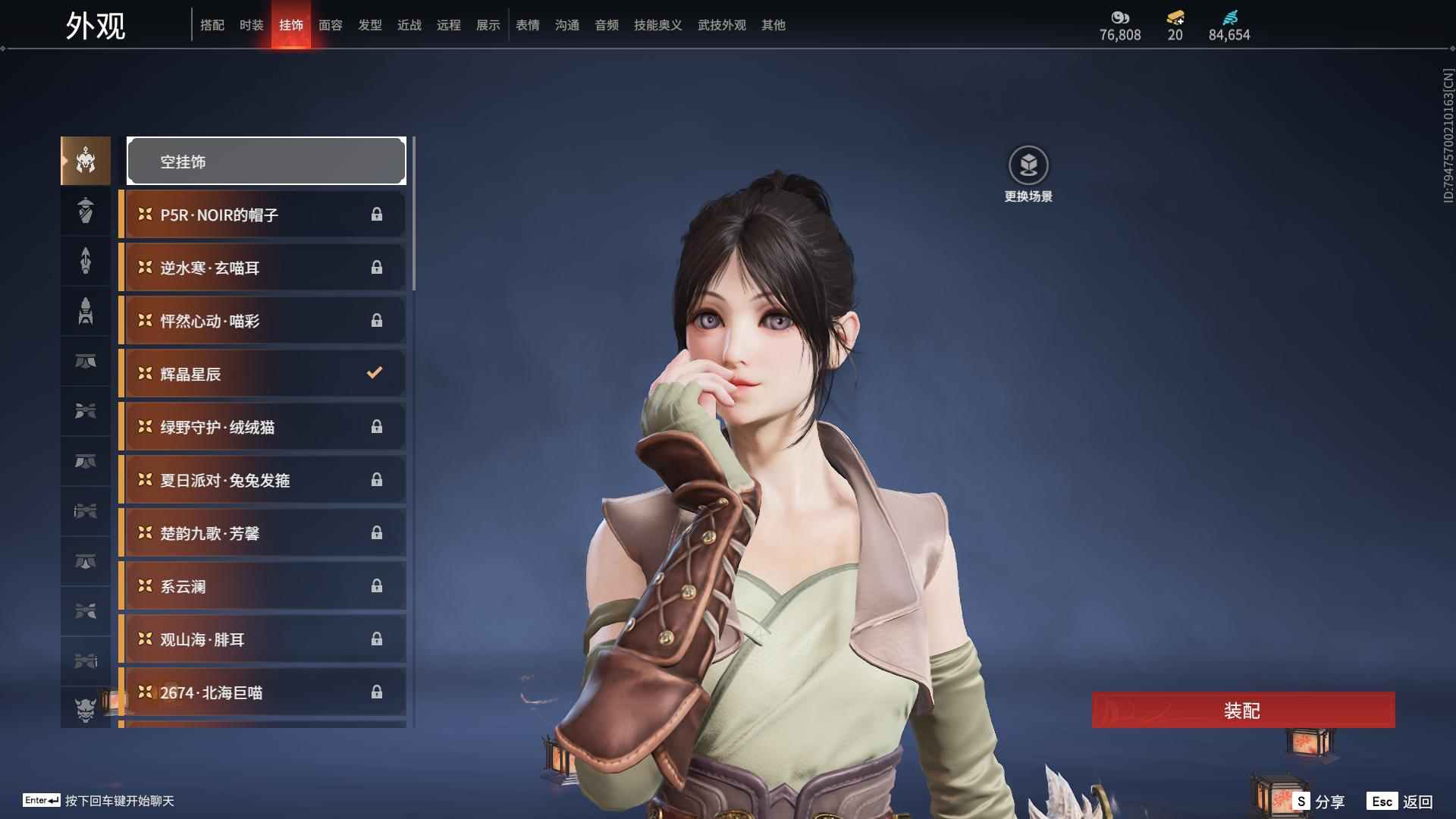Open the 表情 tab
This screenshot has width=1456, height=819.
pos(527,25)
